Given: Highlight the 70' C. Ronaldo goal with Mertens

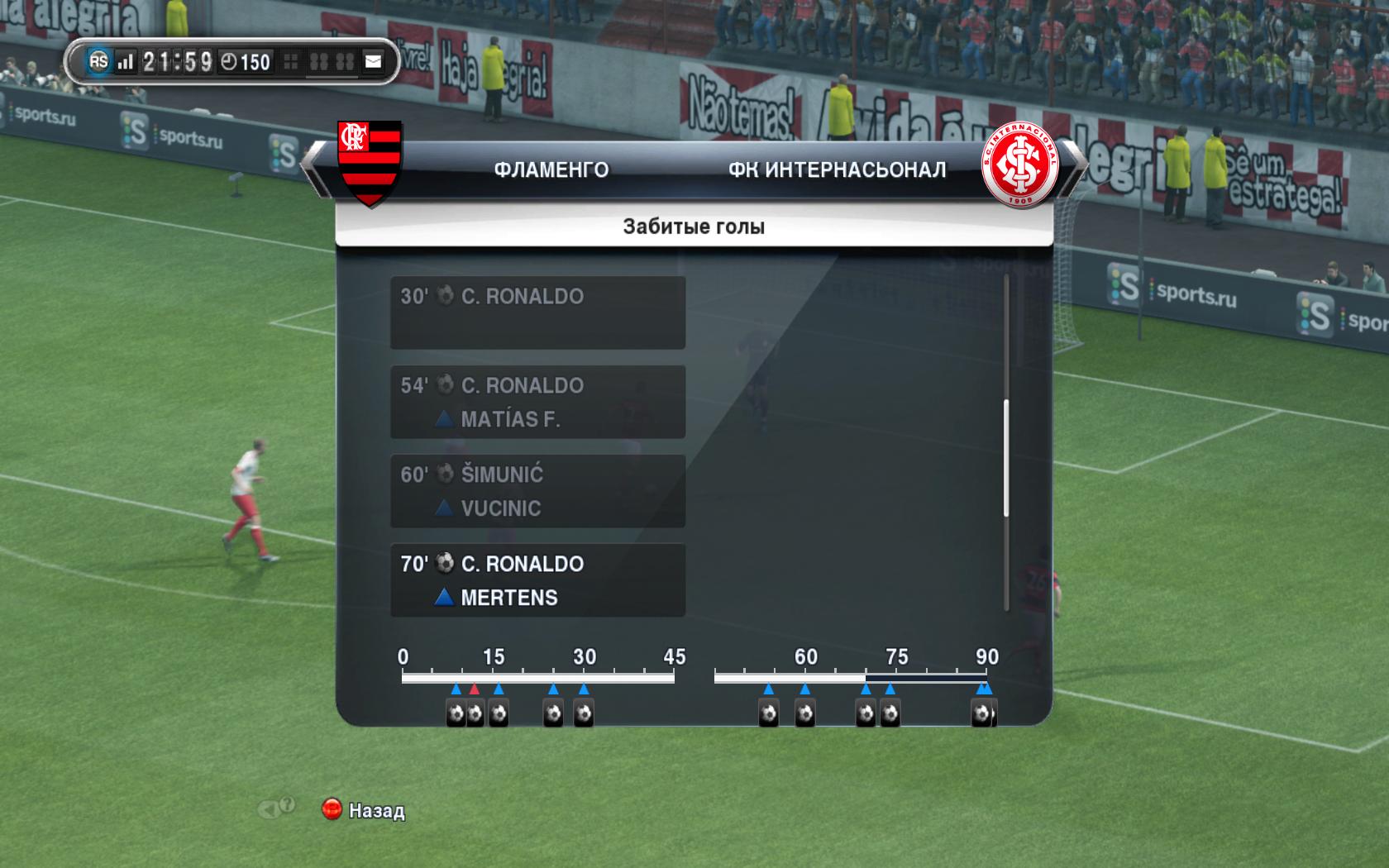Looking at the screenshot, I should (x=537, y=580).
